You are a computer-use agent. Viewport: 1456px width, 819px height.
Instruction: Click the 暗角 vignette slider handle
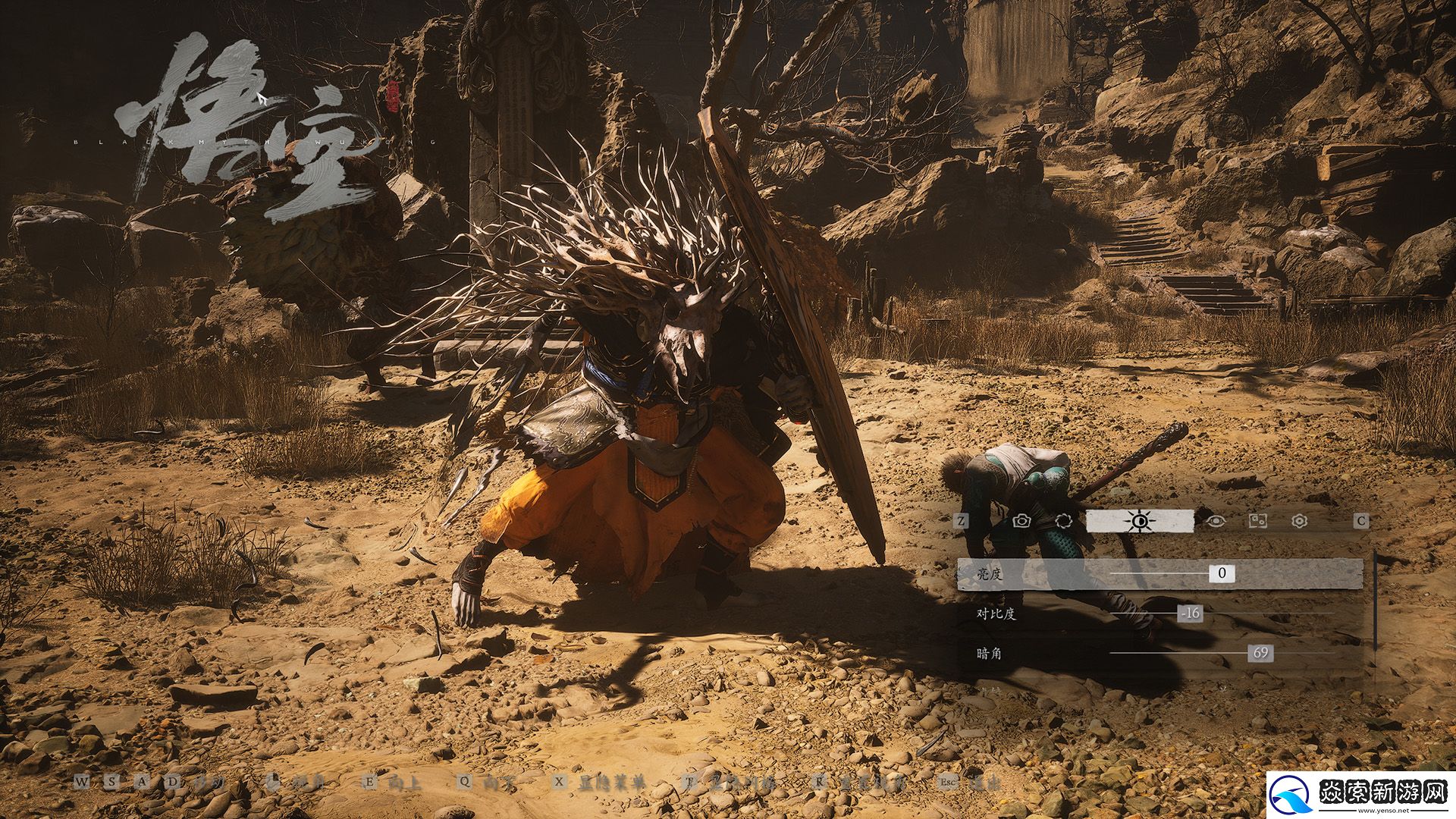point(1260,653)
